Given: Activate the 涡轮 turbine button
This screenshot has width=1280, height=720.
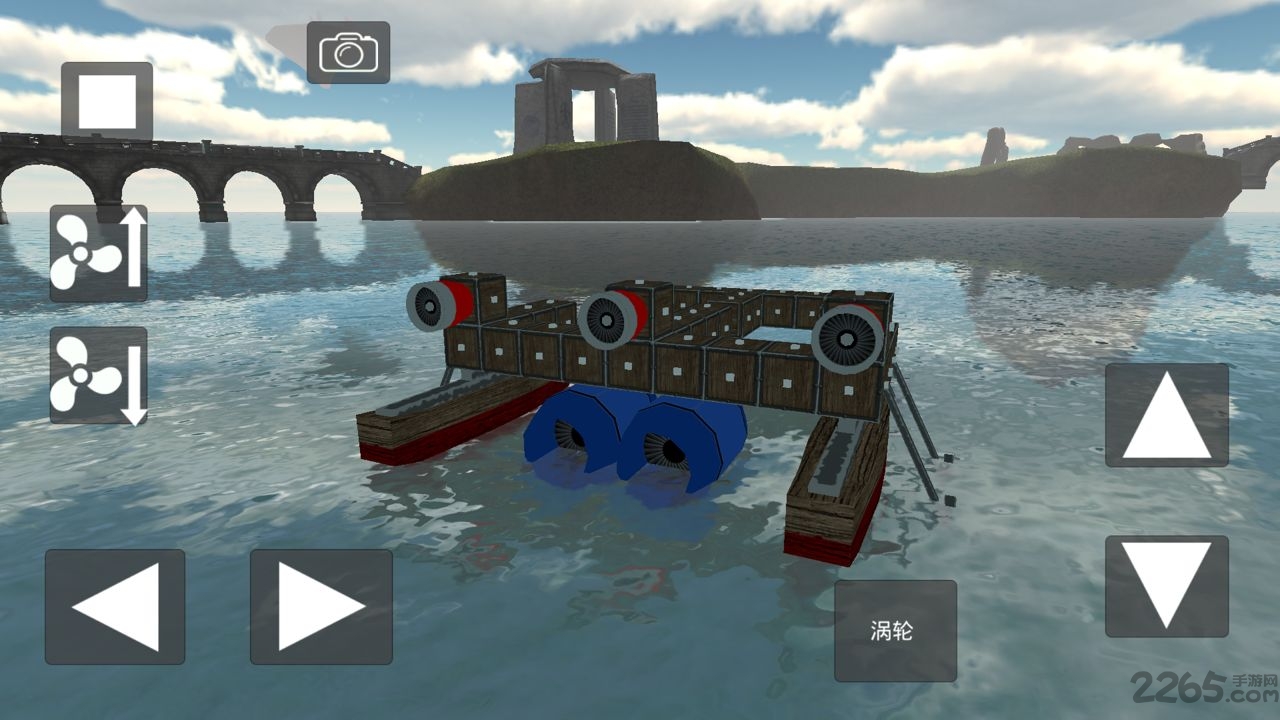Looking at the screenshot, I should click(x=895, y=631).
